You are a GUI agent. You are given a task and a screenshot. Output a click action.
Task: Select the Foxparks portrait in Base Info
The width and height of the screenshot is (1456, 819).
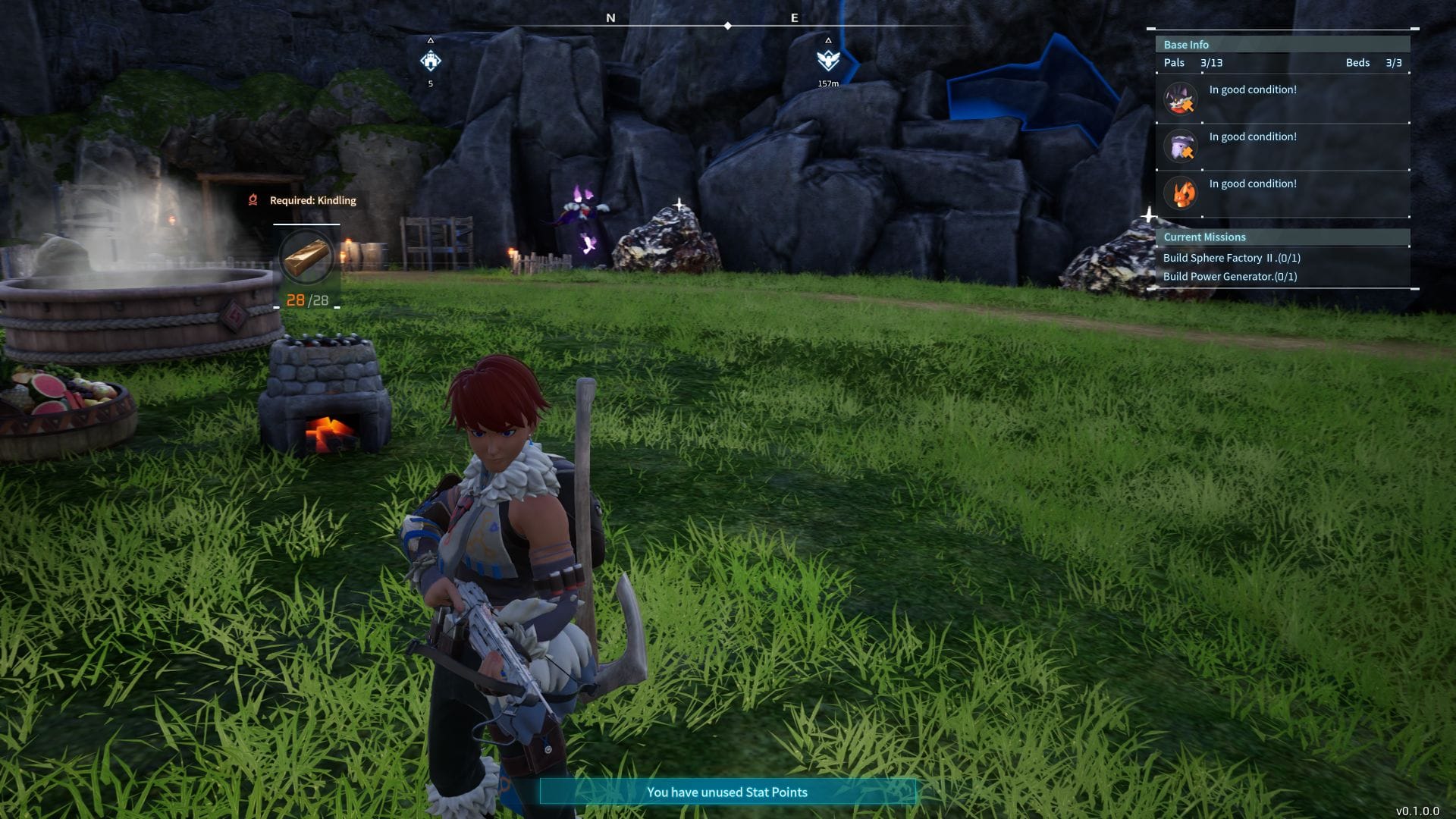pos(1181,193)
